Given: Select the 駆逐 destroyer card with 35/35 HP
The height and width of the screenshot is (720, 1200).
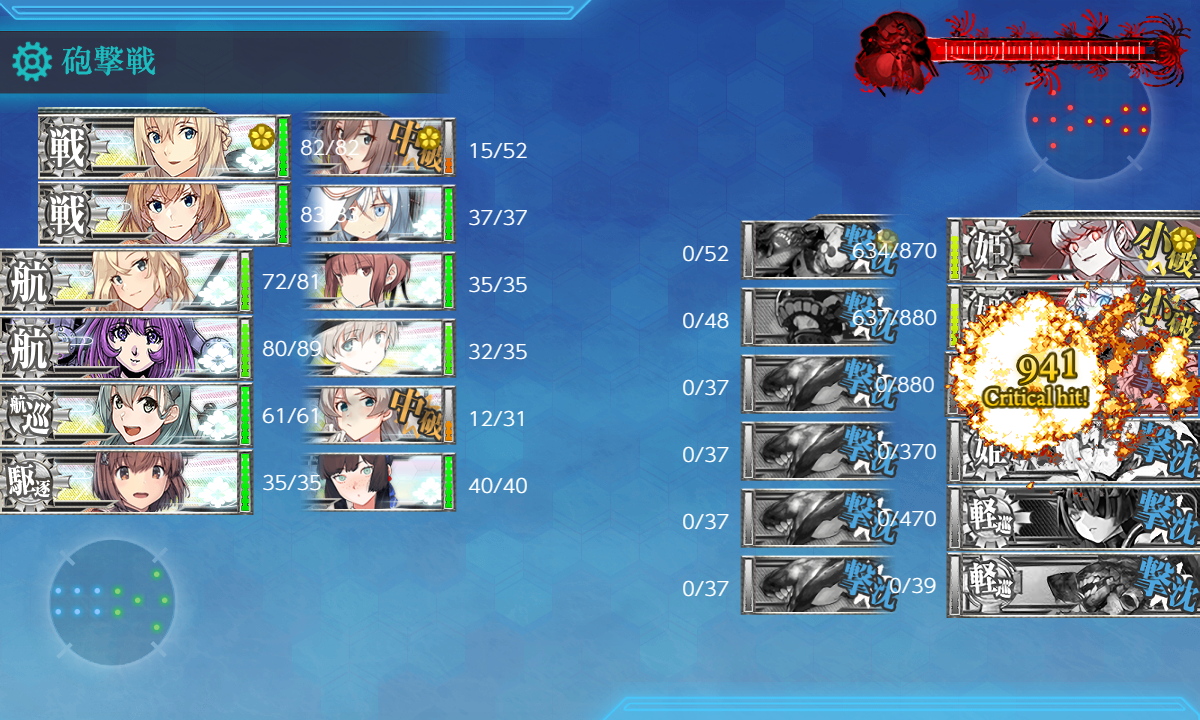Looking at the screenshot, I should (125, 482).
